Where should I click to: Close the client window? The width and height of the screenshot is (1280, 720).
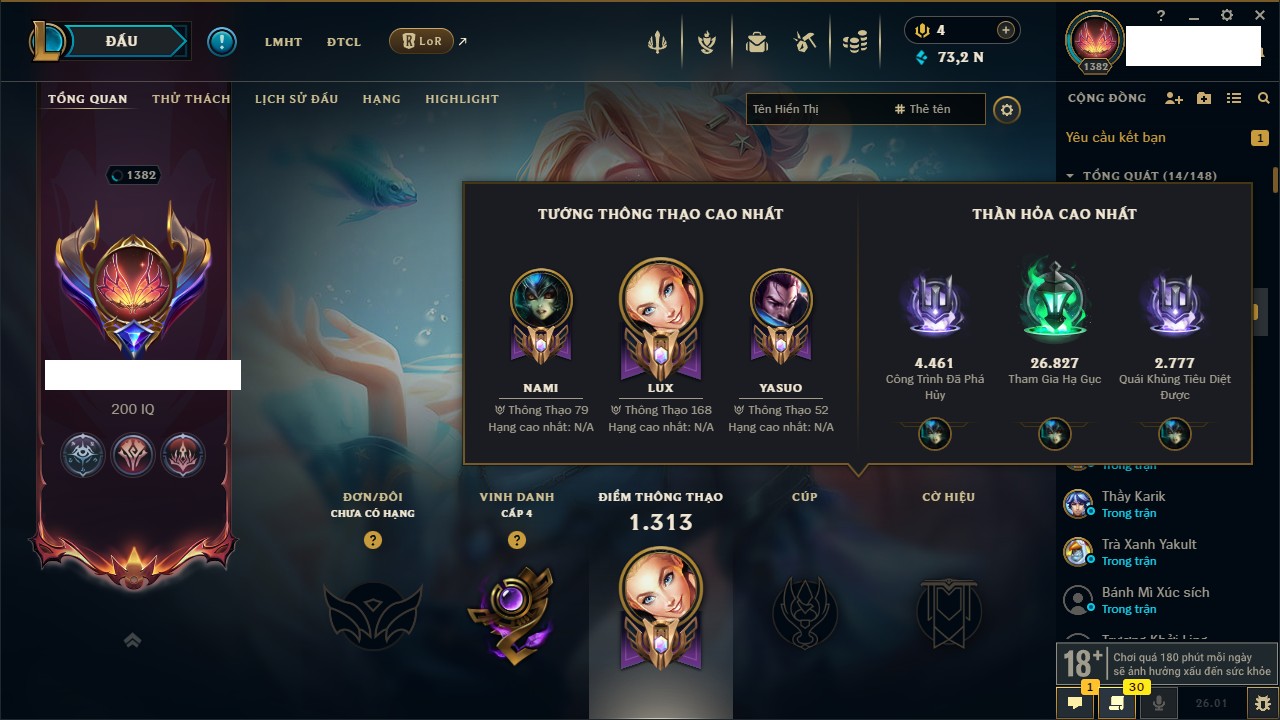coord(1259,15)
